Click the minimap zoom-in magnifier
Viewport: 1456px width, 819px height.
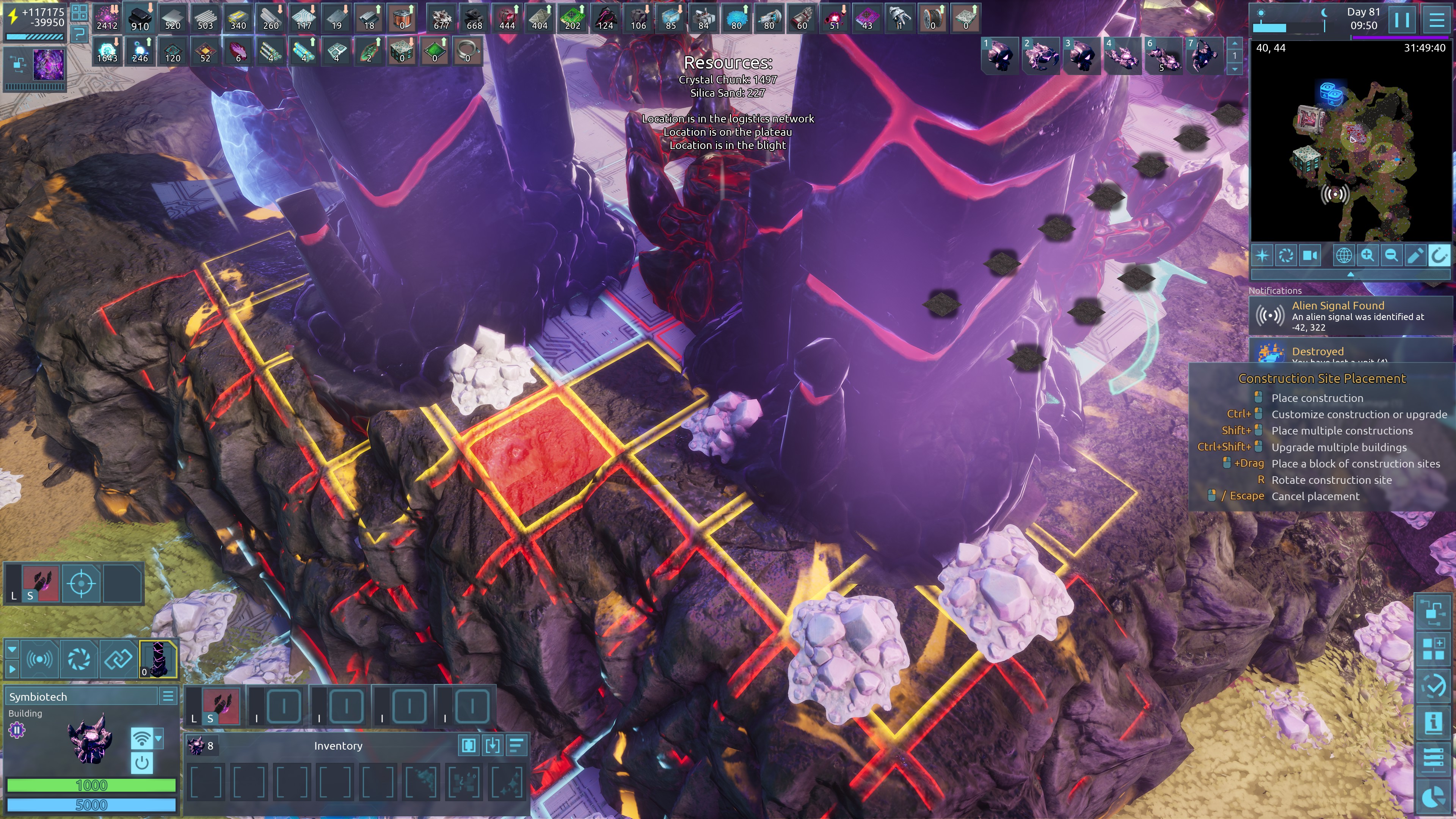click(x=1367, y=256)
